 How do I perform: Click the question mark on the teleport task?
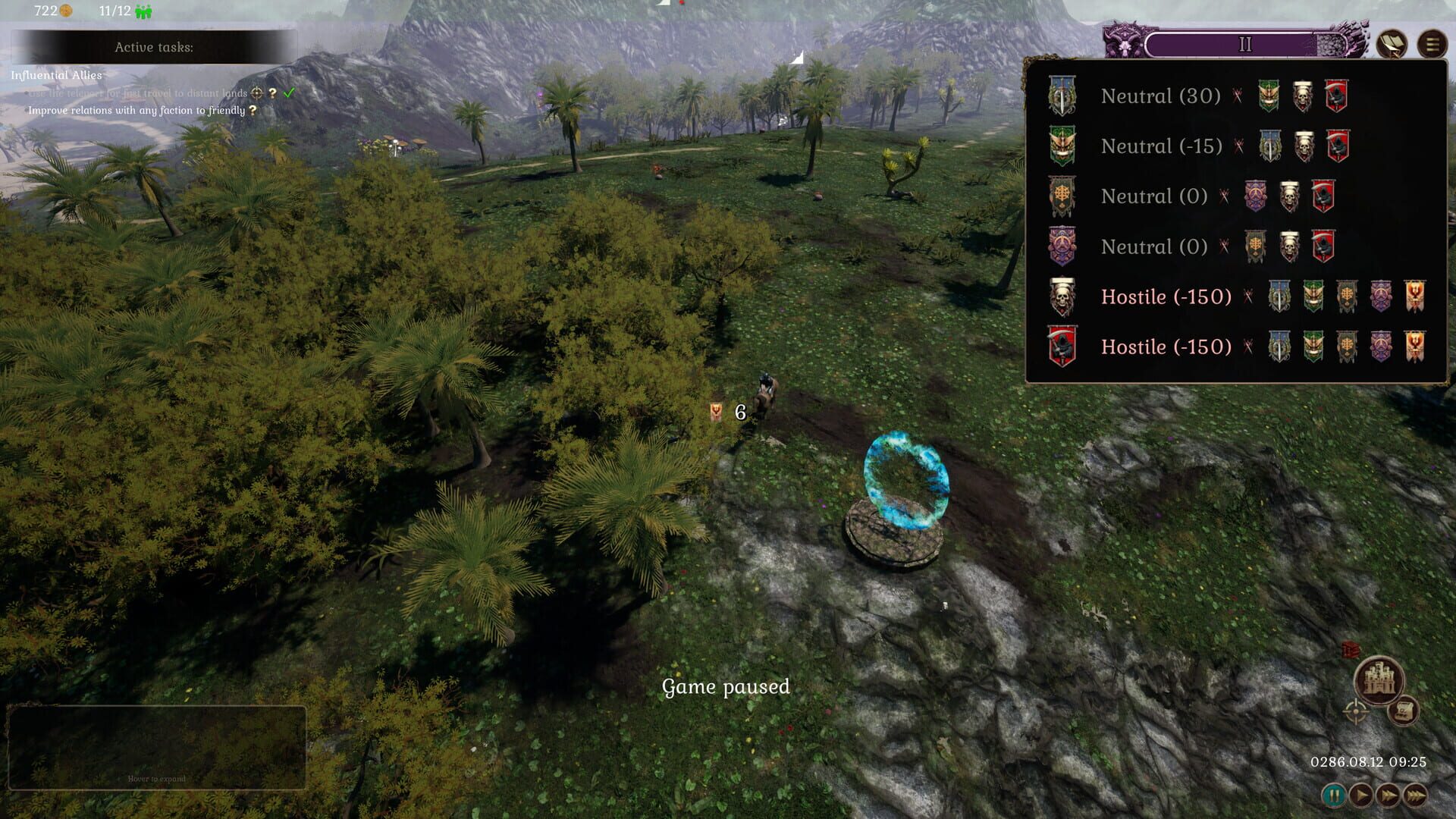[272, 94]
